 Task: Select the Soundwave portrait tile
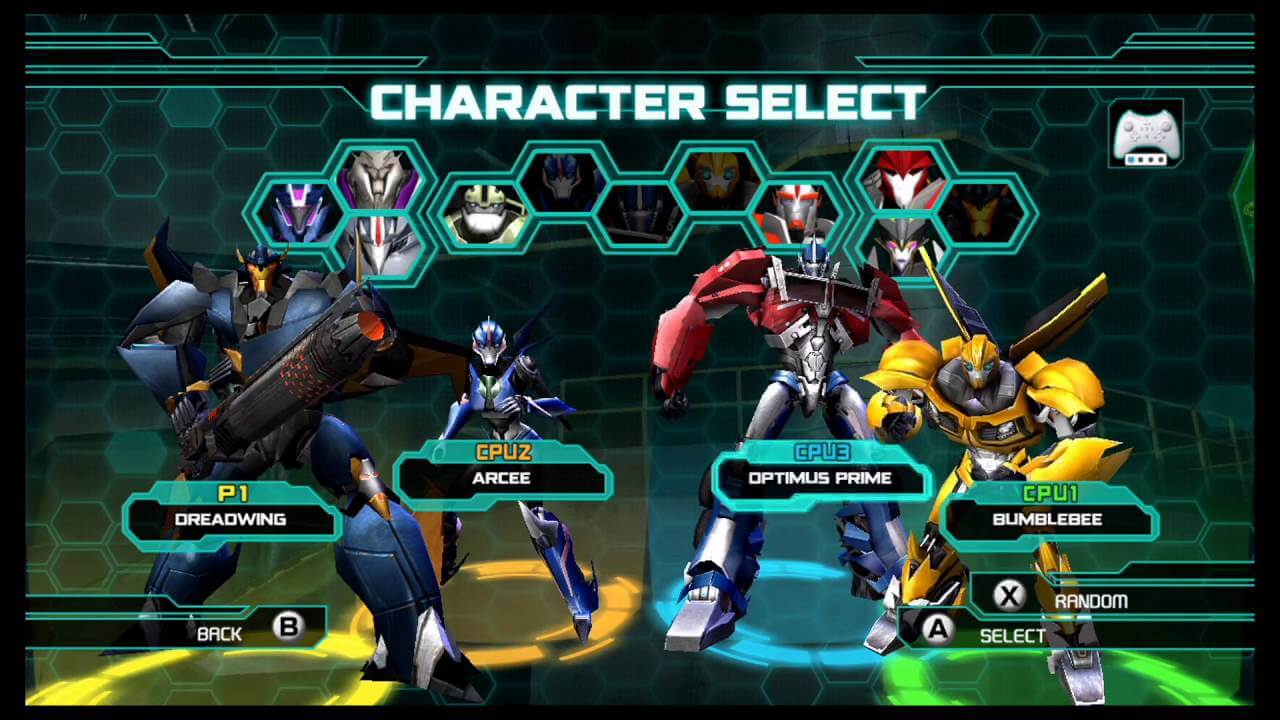coord(299,213)
